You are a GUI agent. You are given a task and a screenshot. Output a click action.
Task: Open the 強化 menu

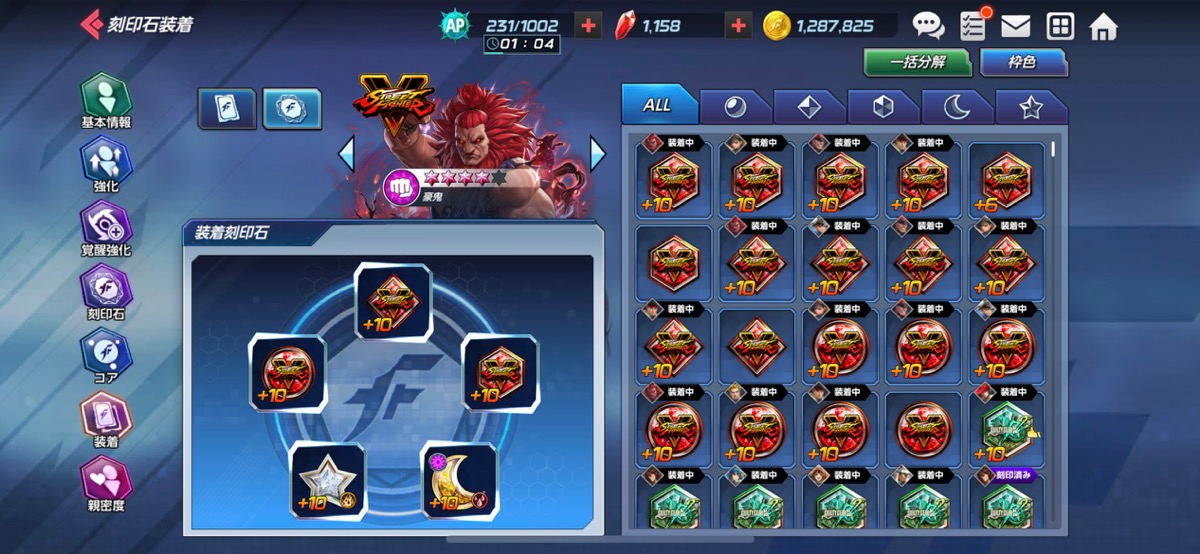click(106, 165)
